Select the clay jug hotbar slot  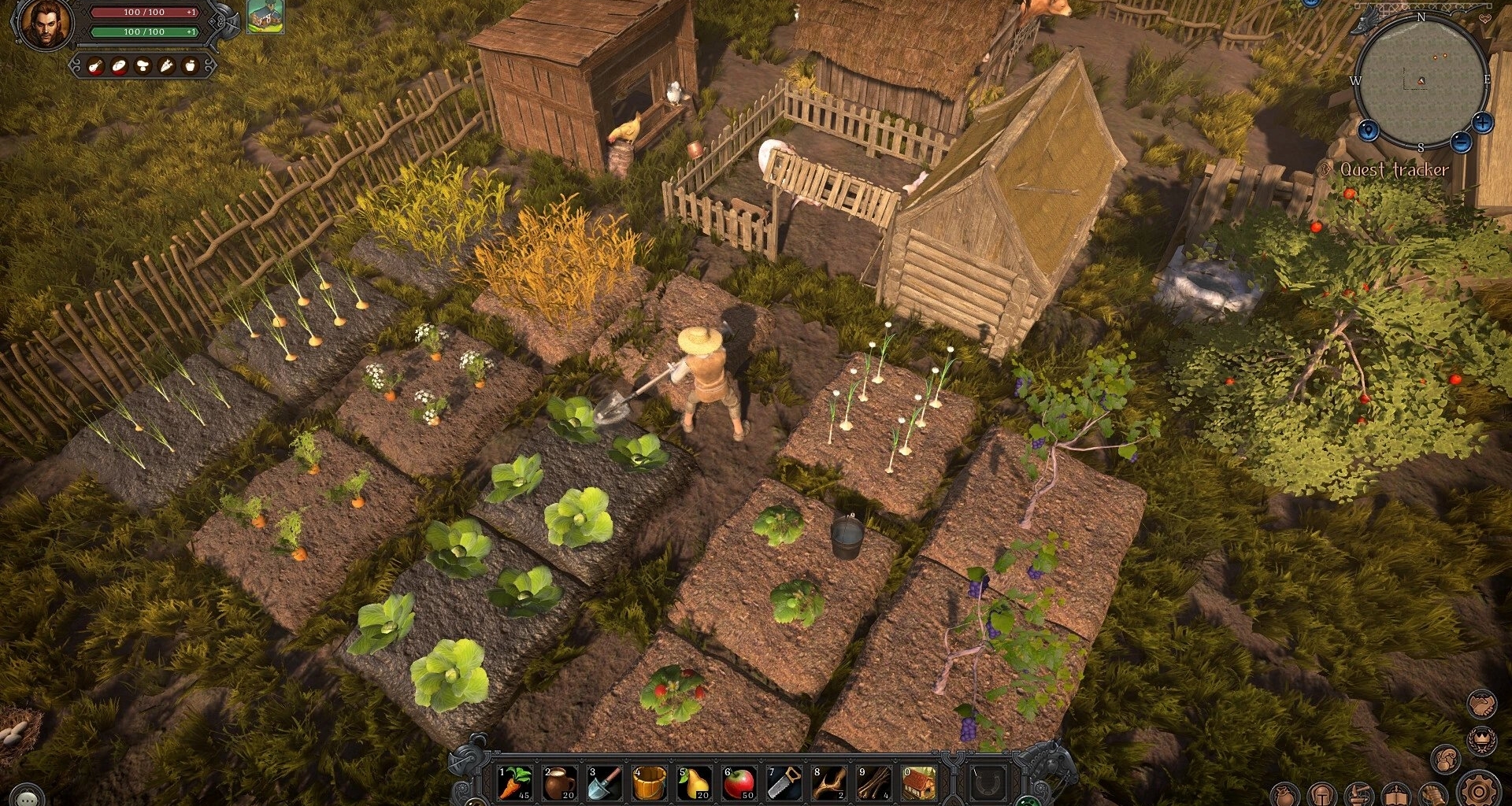point(560,783)
